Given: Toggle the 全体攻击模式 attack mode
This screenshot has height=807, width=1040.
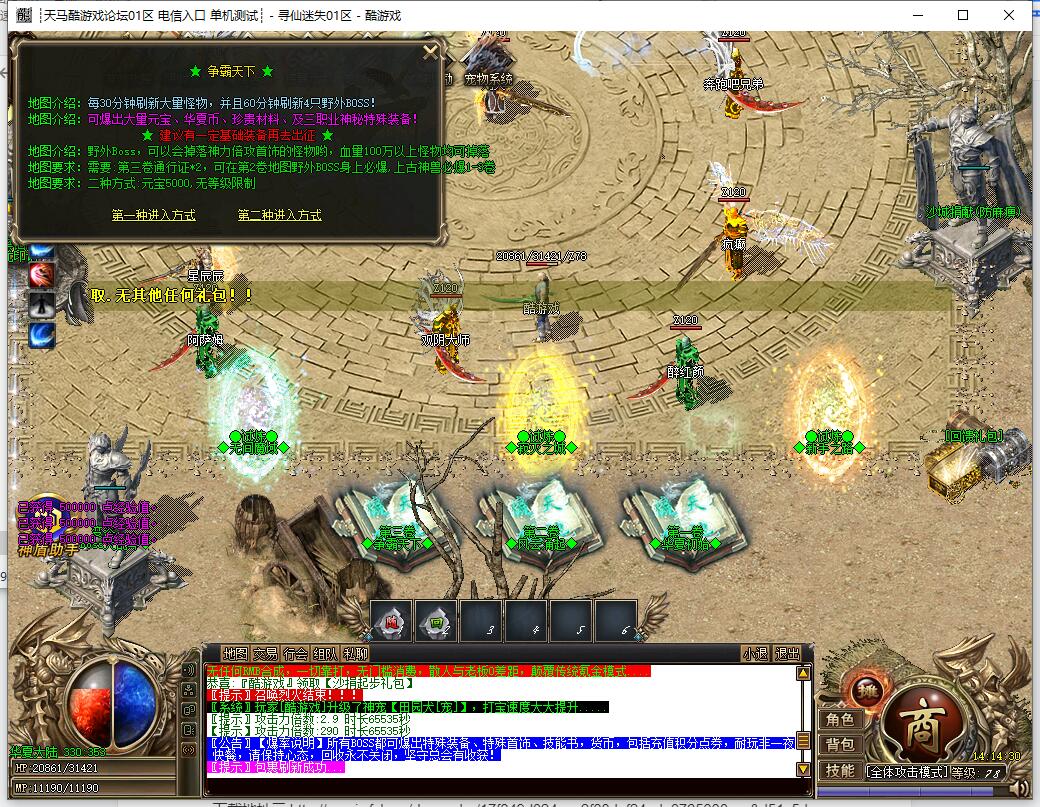Looking at the screenshot, I should (905, 772).
